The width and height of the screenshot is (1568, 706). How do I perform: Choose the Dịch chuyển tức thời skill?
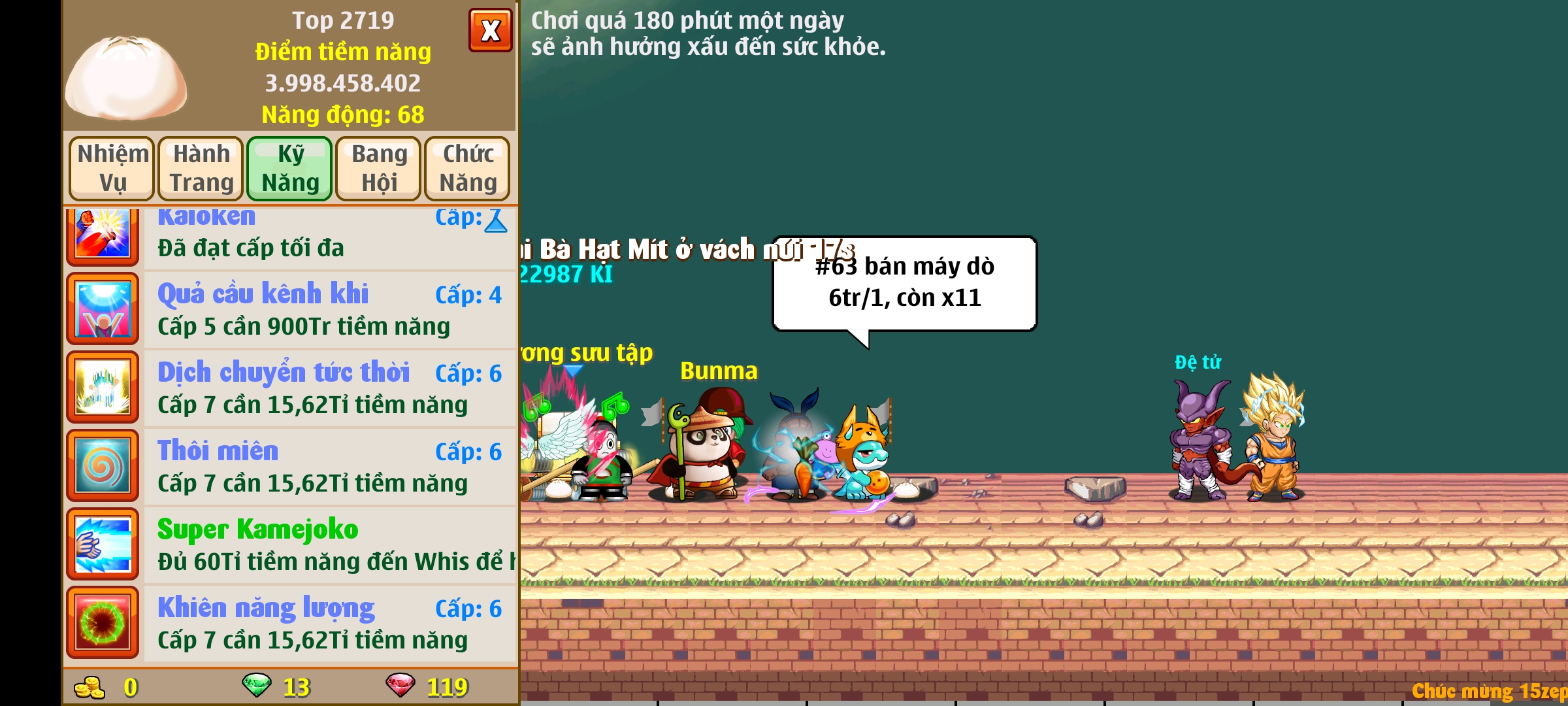click(x=329, y=388)
